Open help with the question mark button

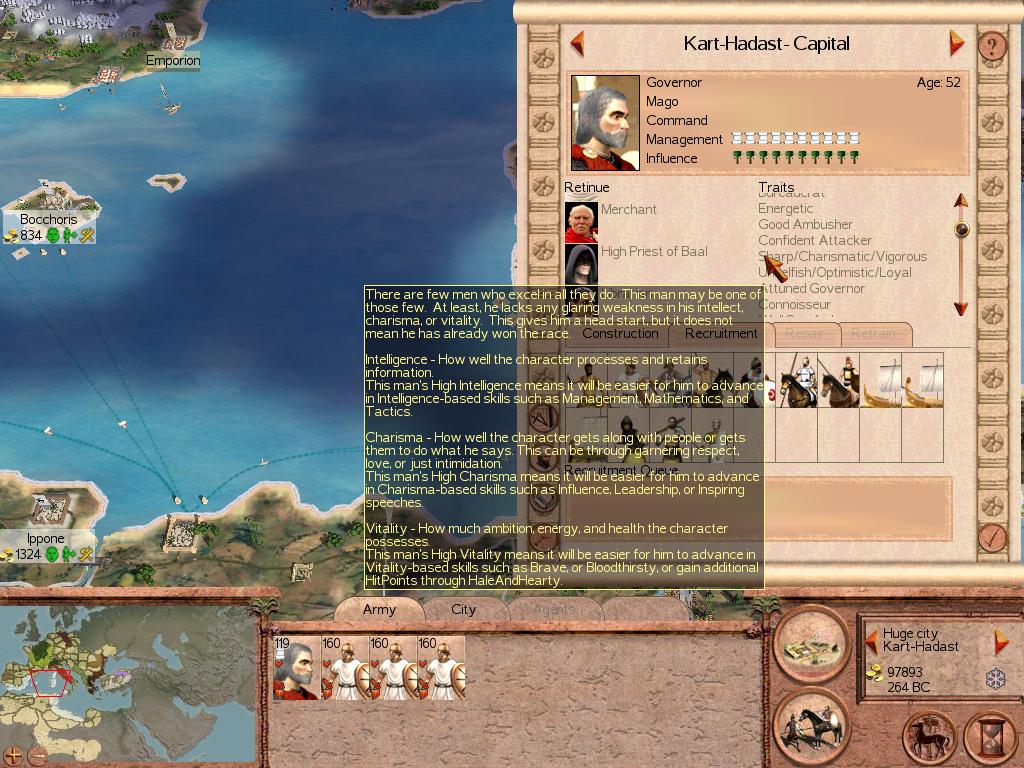[991, 45]
